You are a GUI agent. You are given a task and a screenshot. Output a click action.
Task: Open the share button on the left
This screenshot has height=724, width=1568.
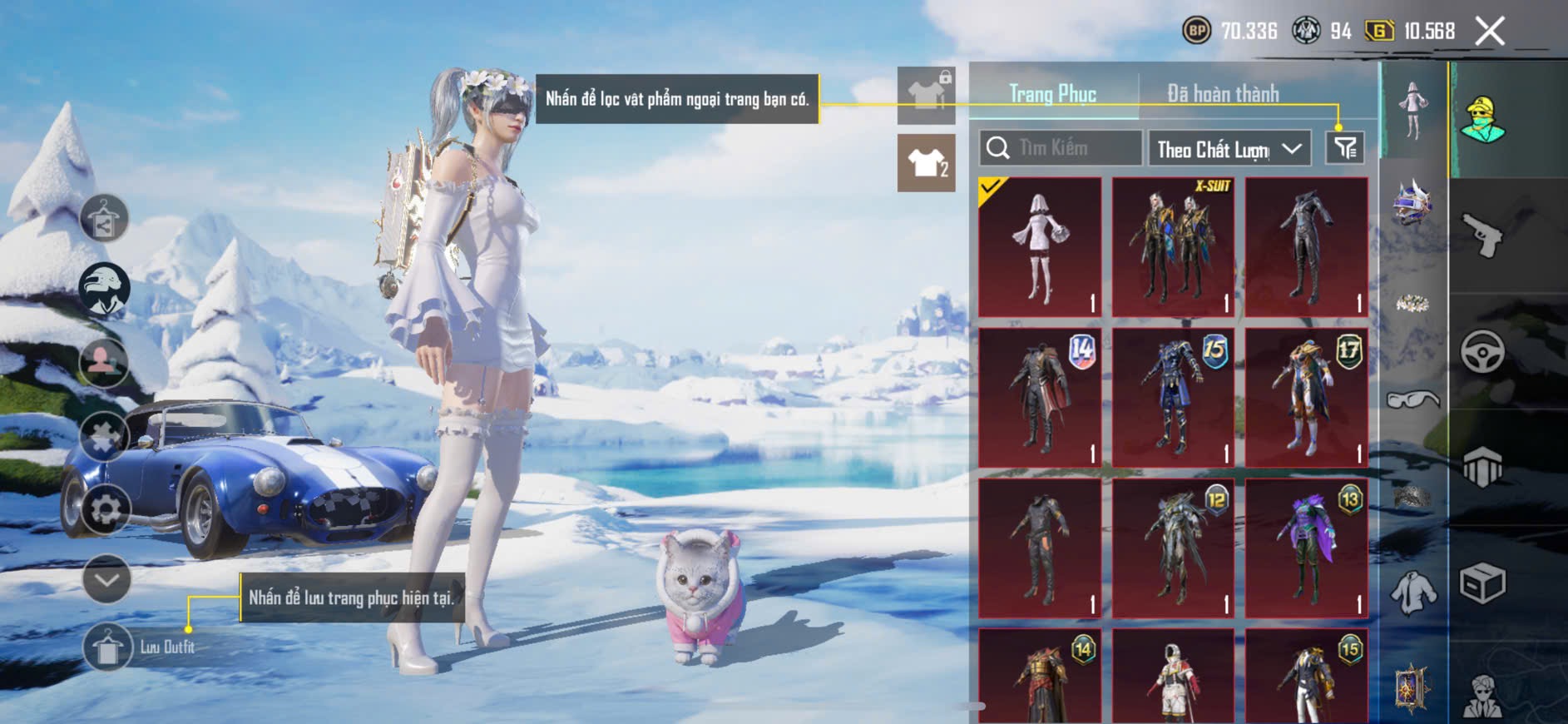(x=104, y=219)
